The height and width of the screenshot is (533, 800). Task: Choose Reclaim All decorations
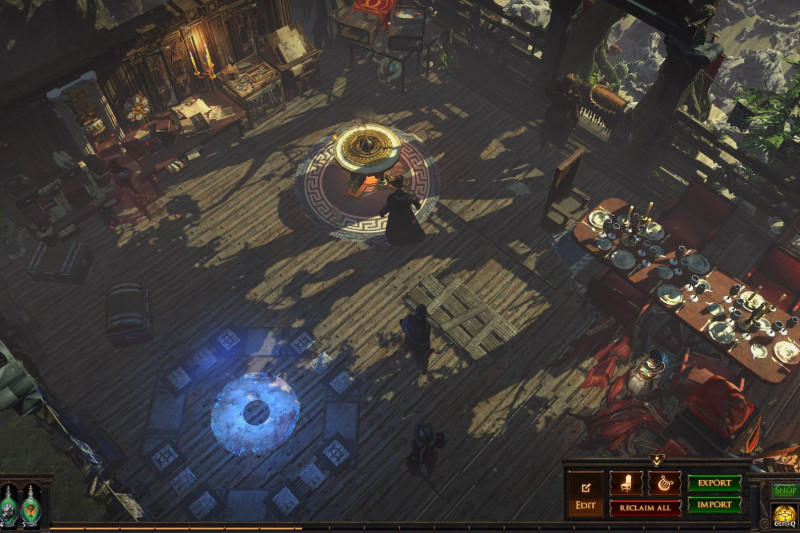pos(645,508)
